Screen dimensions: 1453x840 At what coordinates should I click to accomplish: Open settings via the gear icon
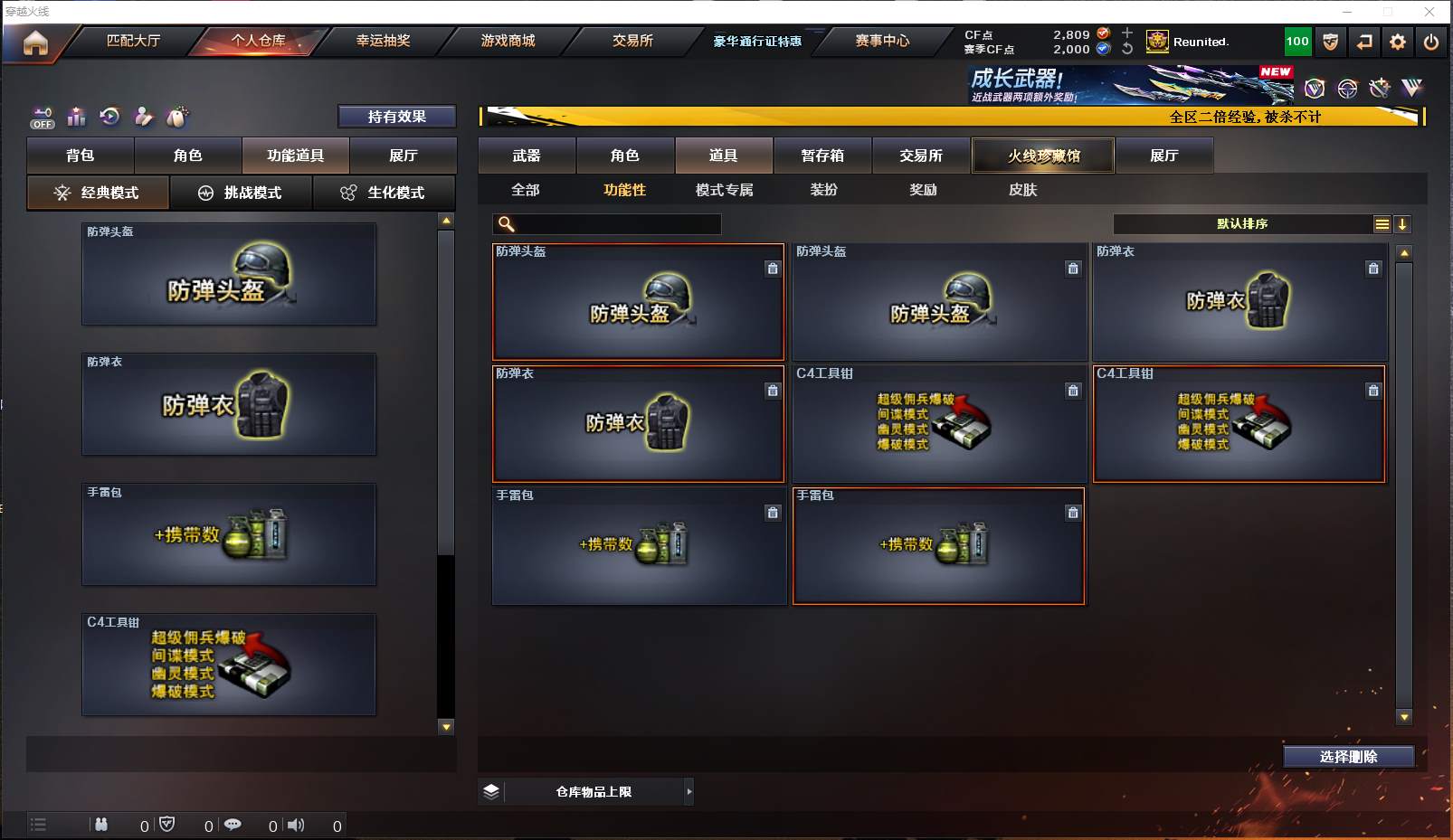[1398, 42]
